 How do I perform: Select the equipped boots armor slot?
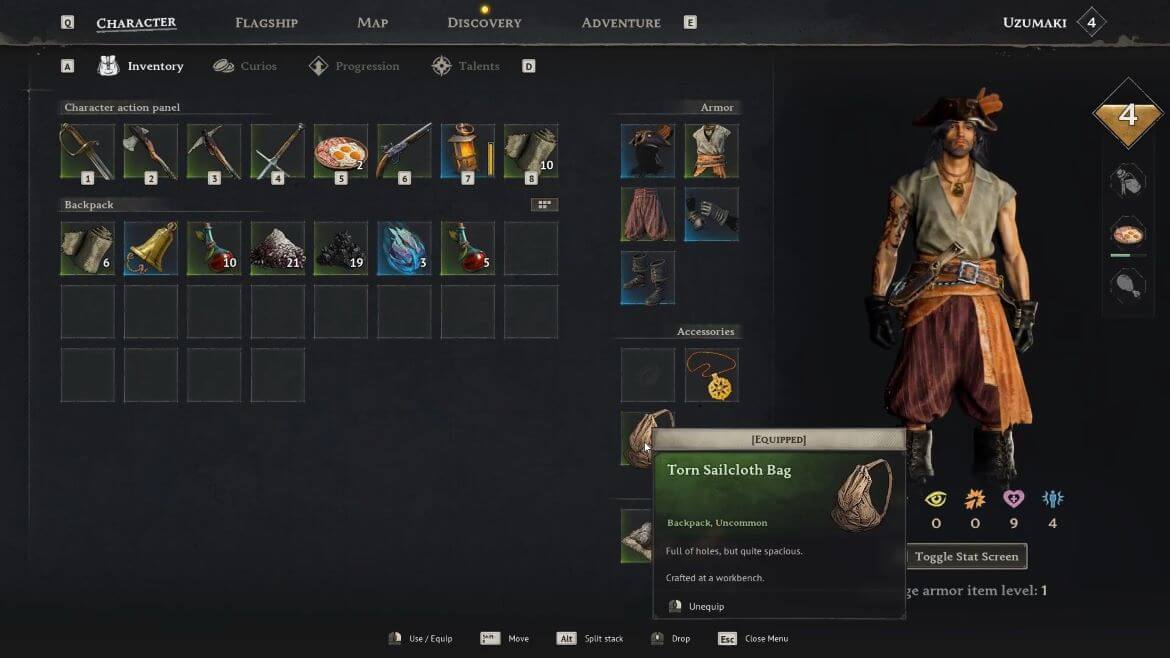pos(648,278)
